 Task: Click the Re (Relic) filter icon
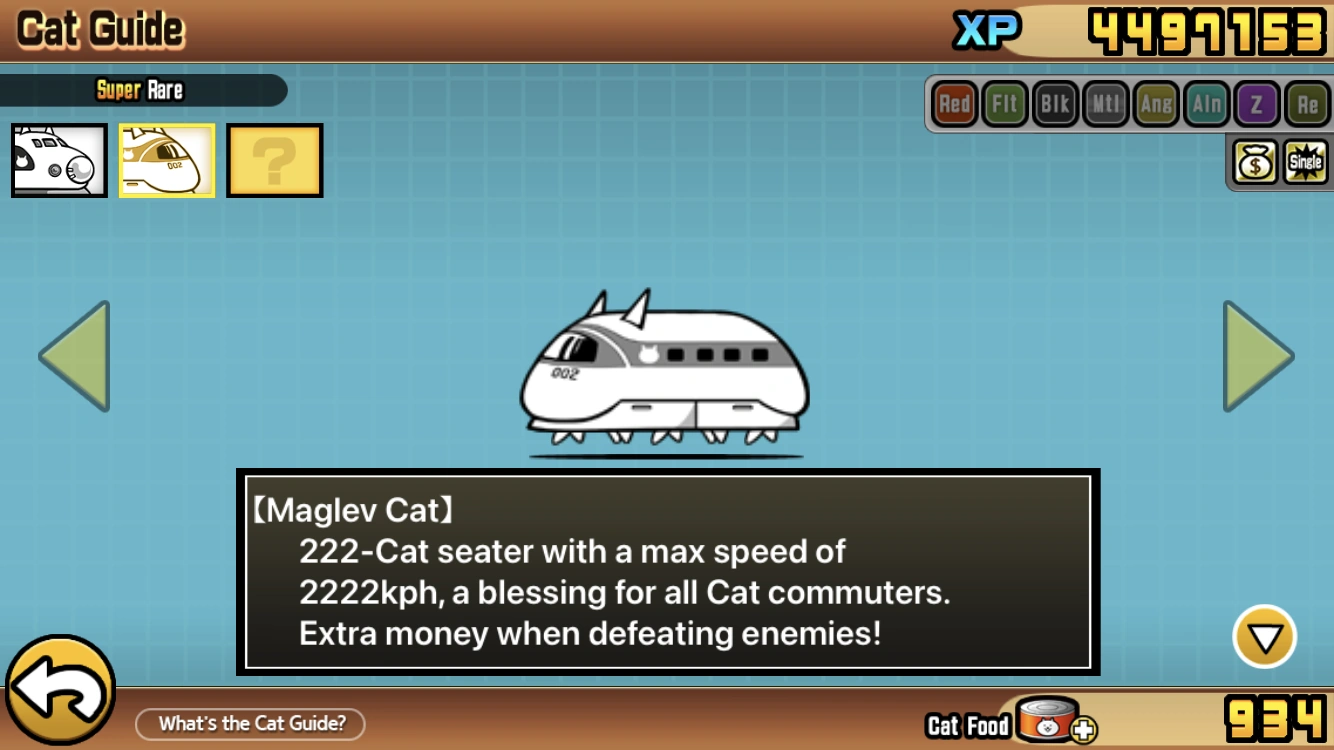1308,103
